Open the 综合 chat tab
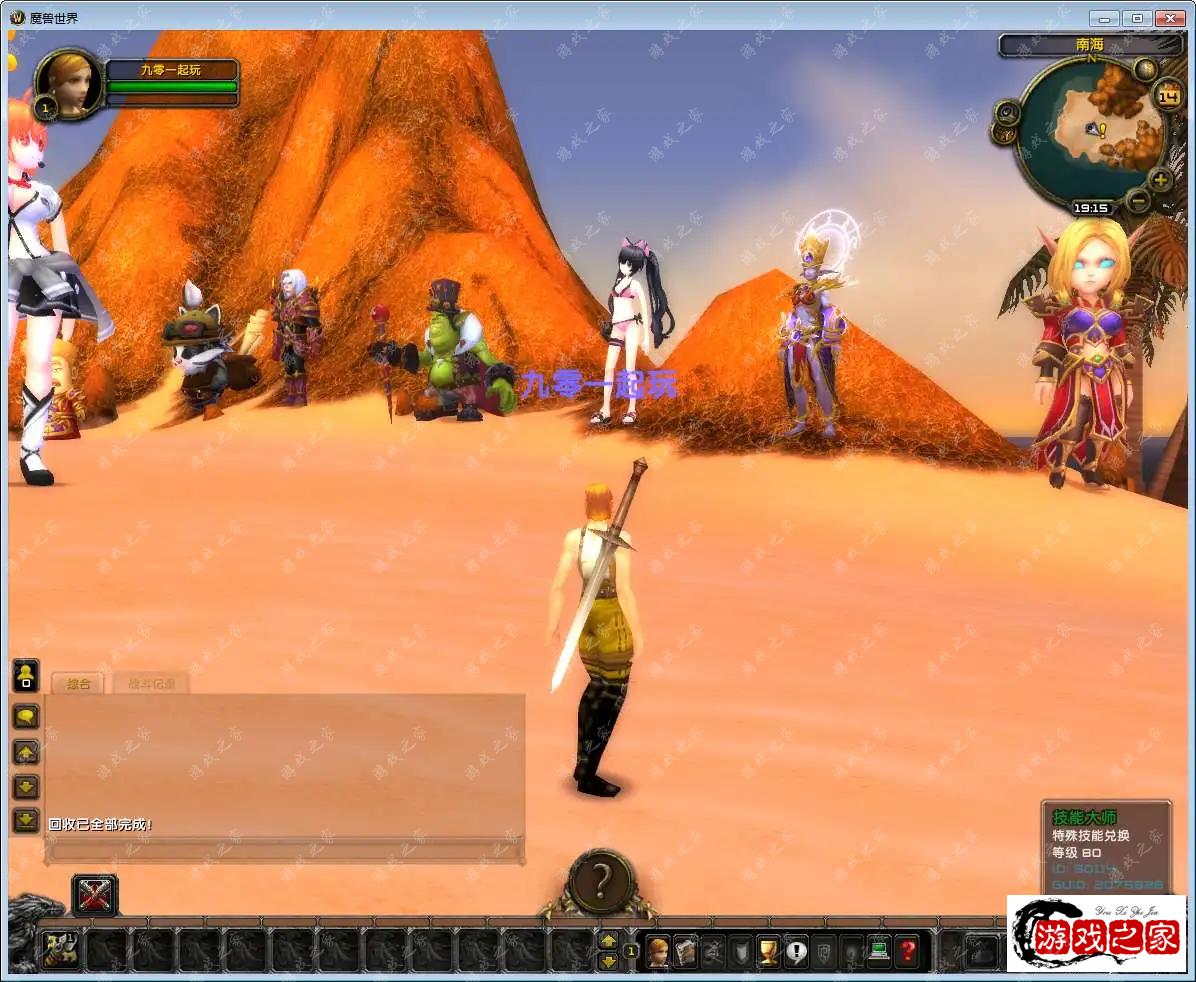Viewport: 1196px width, 982px height. (78, 684)
